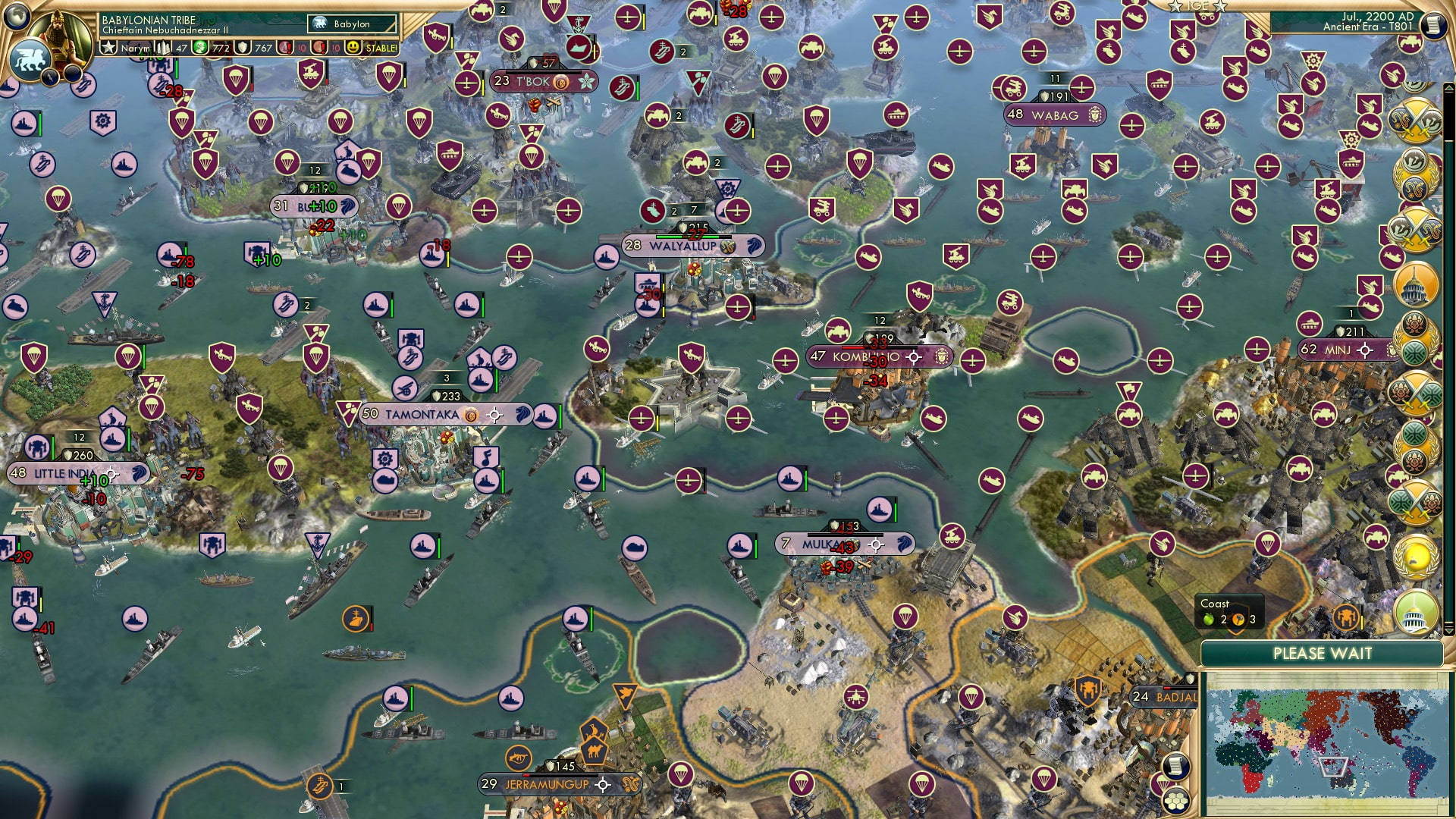Viewport: 1456px width, 819px height.
Task: Click the down chevron on the notification scrollbar
Action: (1448, 632)
